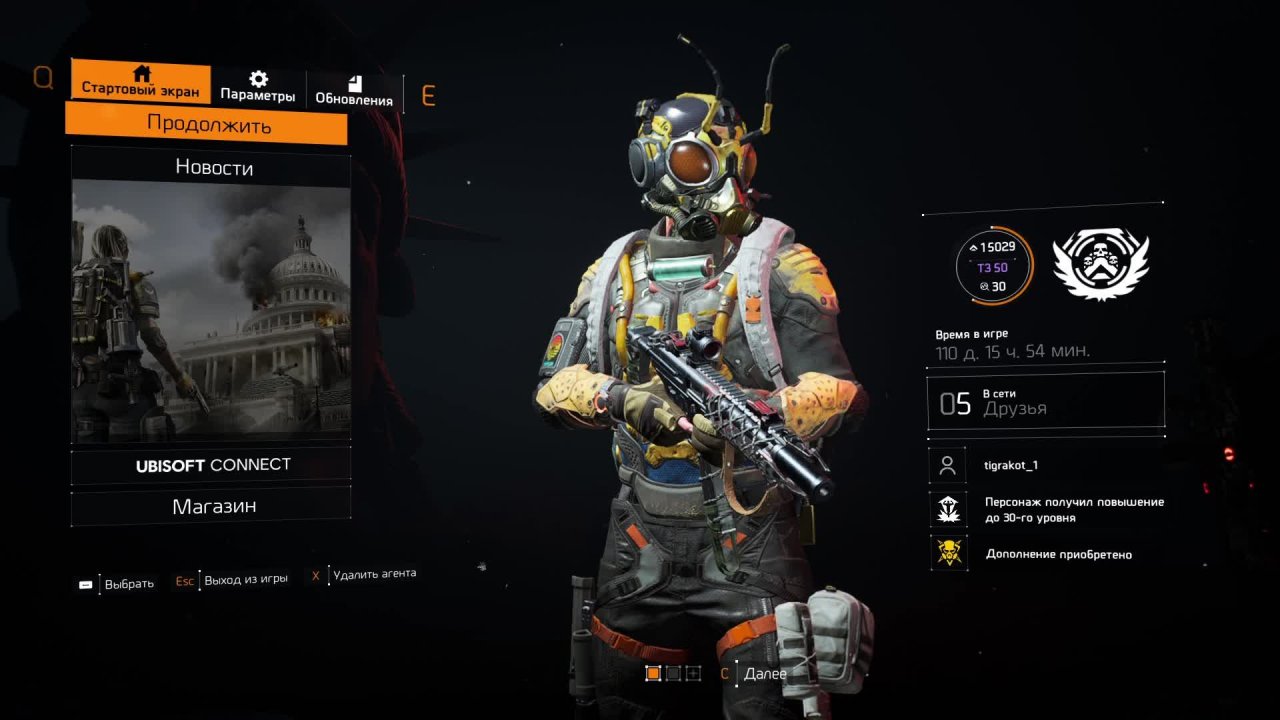
Task: Click the Выбрать select option
Action: [x=129, y=584]
